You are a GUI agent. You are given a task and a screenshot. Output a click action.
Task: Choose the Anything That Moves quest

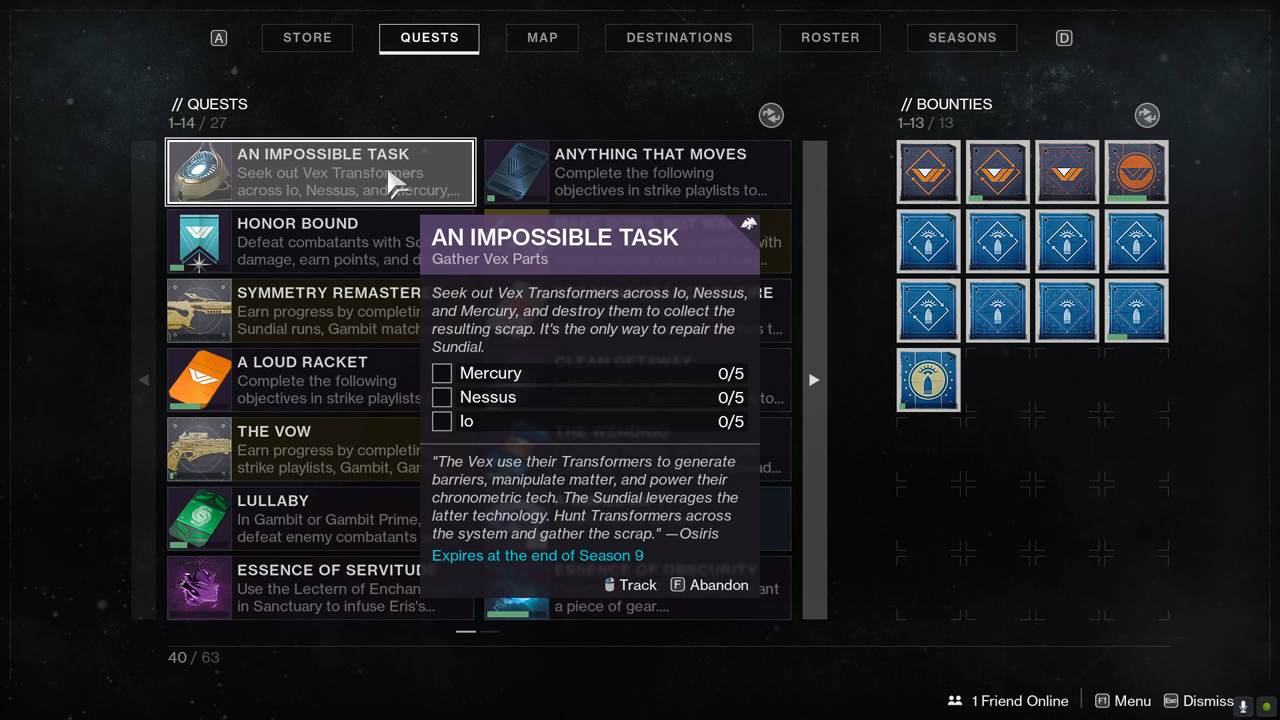(638, 172)
